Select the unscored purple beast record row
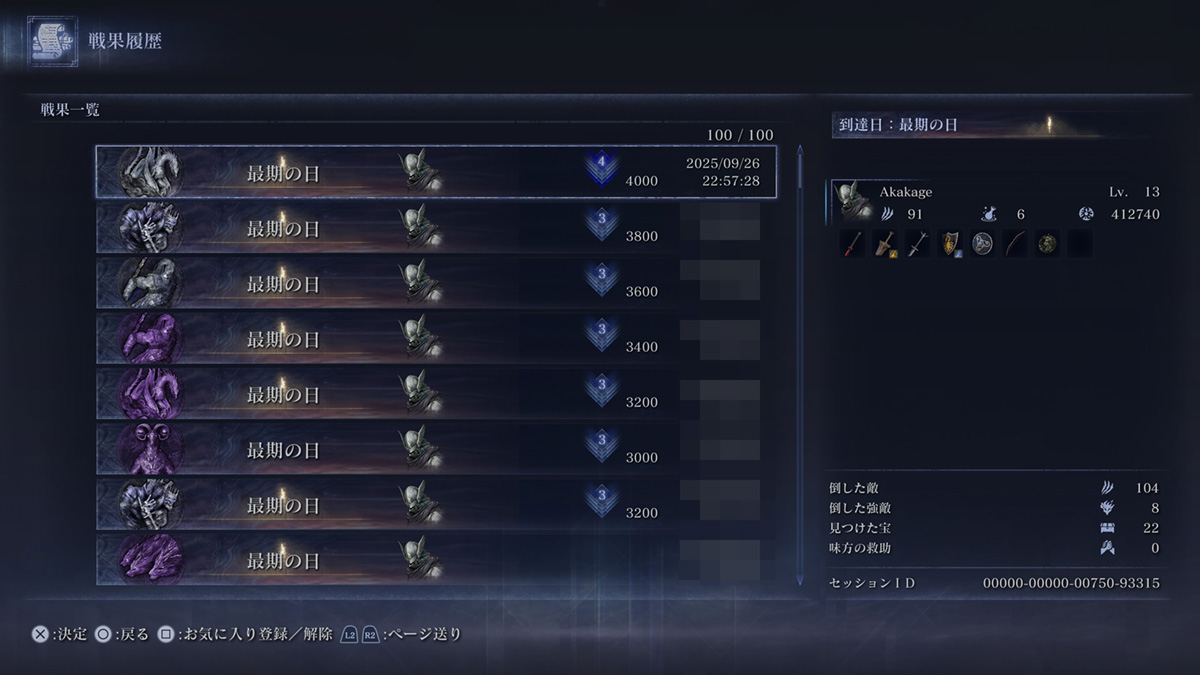Screen dimensions: 1200x675 [x=436, y=559]
